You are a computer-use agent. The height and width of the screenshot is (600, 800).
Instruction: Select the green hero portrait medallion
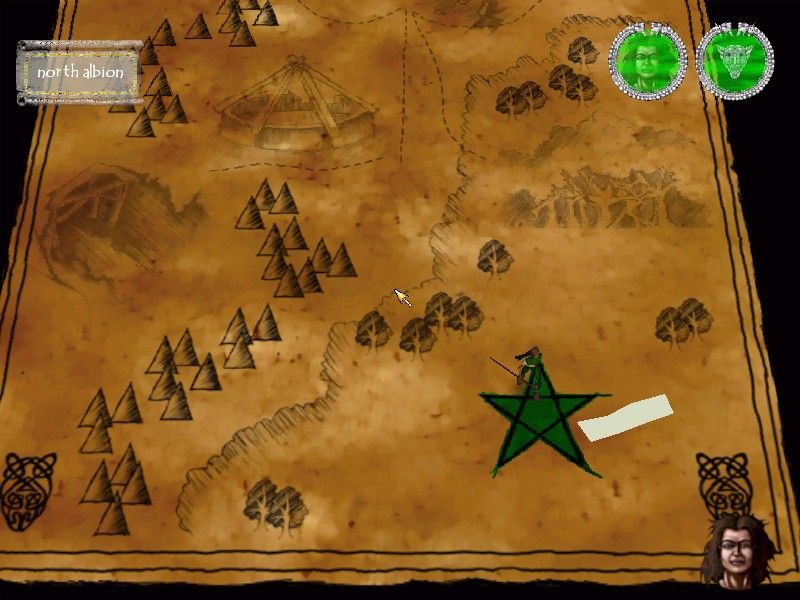tap(649, 58)
